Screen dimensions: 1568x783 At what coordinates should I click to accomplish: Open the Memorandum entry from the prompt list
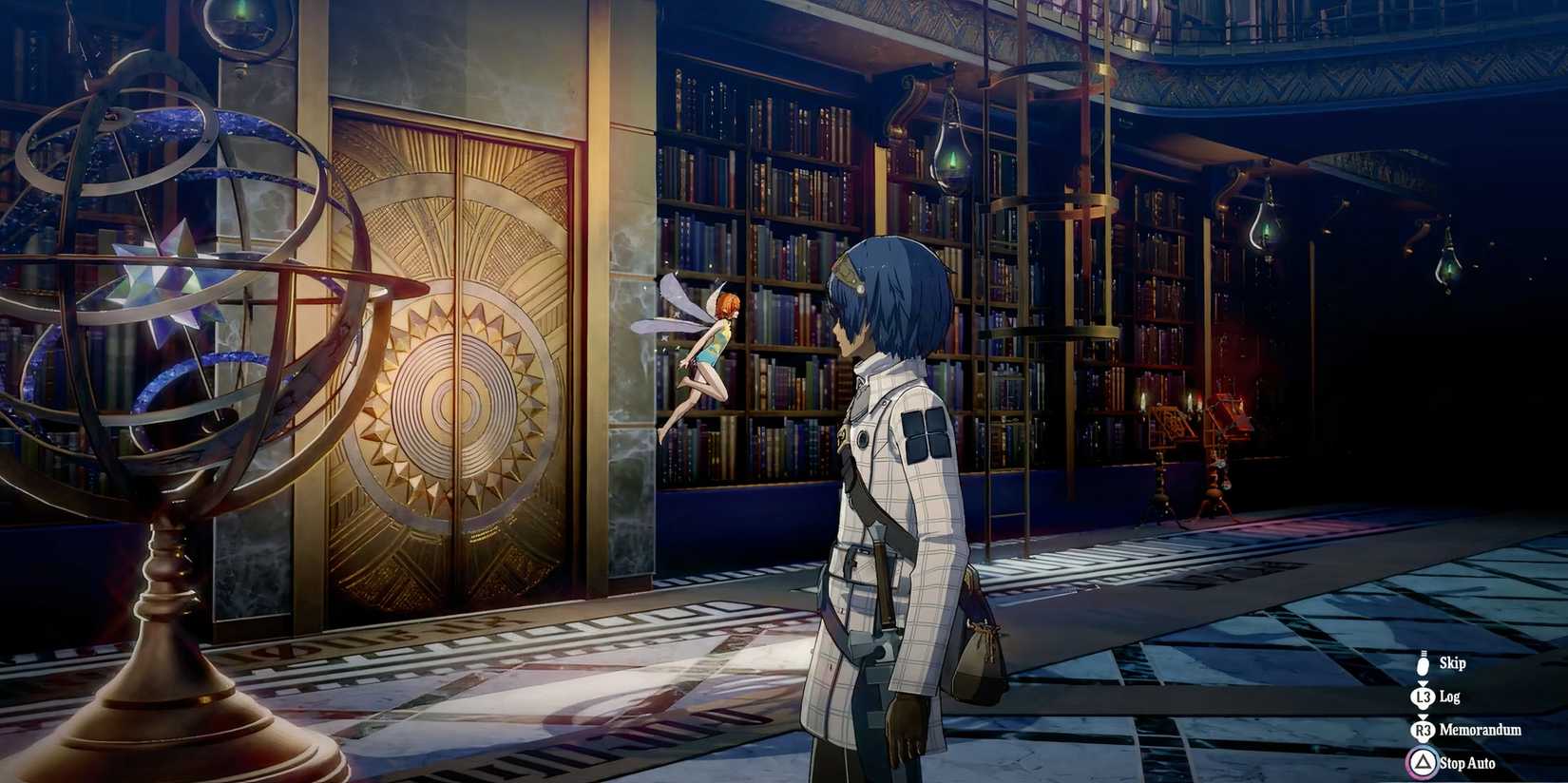click(x=1481, y=728)
